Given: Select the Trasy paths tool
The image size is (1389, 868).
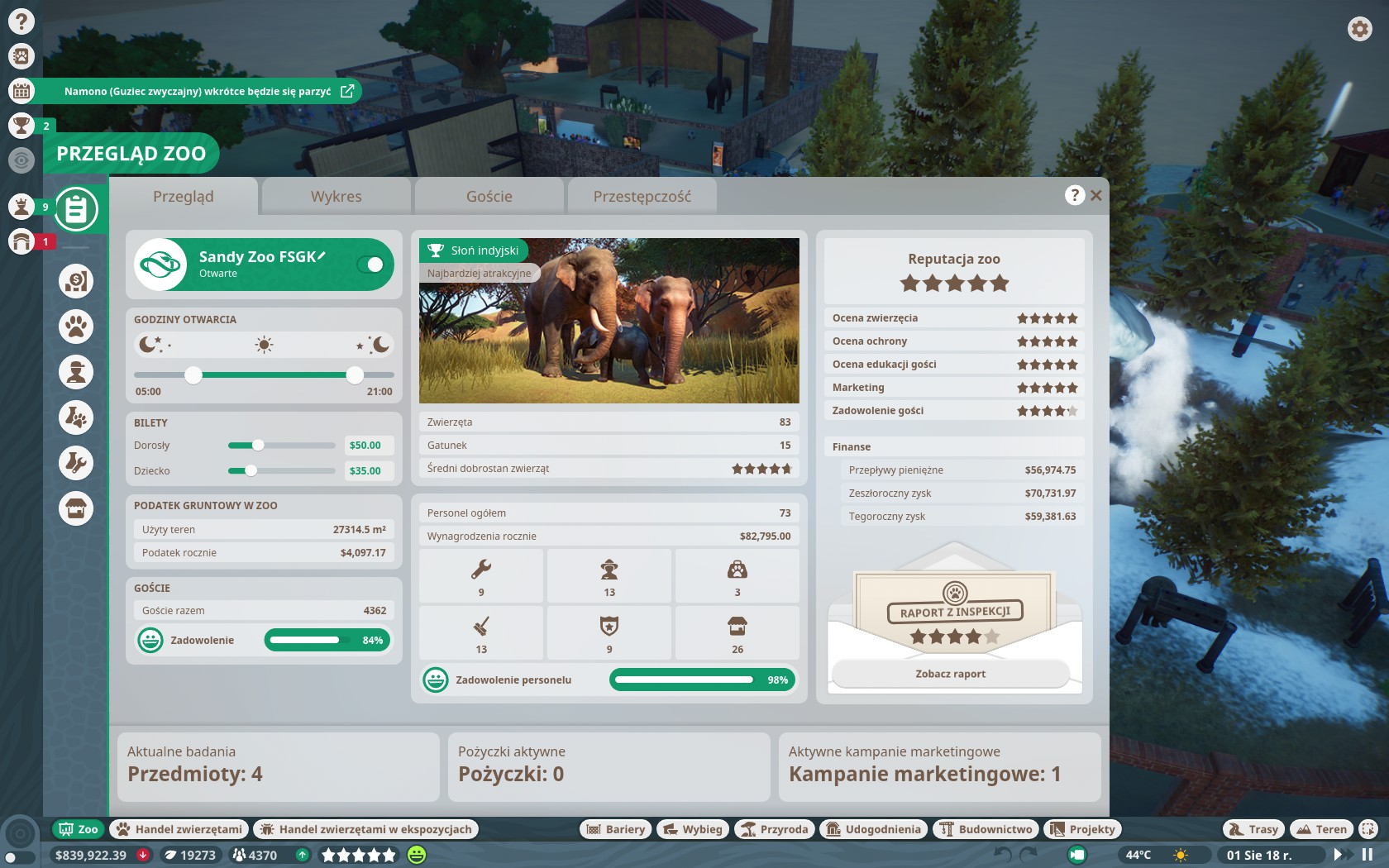Looking at the screenshot, I should pos(1253,829).
